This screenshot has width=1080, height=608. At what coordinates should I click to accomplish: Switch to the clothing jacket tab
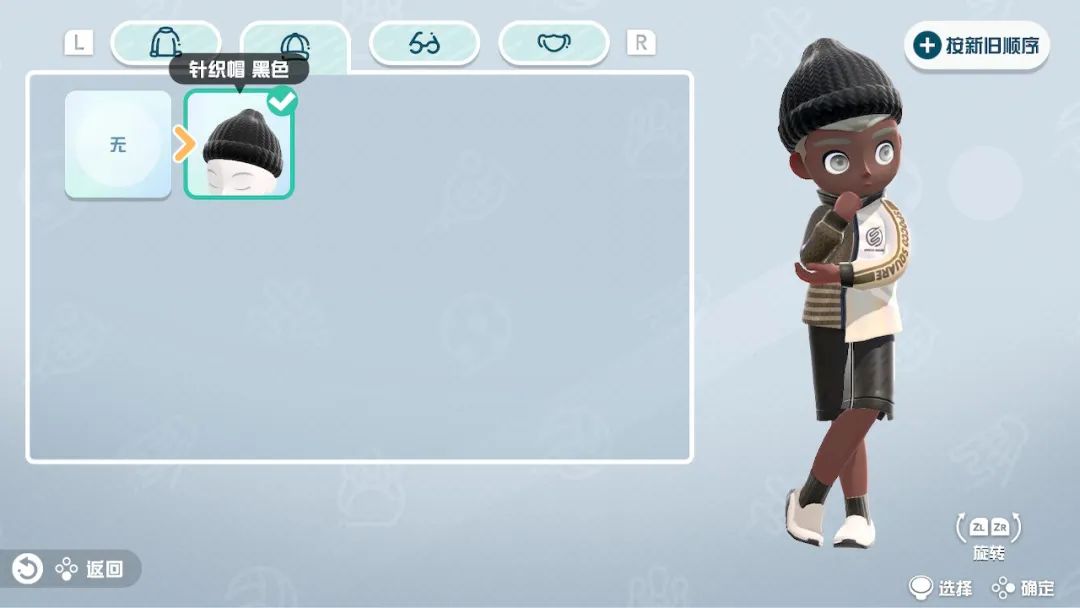click(165, 43)
